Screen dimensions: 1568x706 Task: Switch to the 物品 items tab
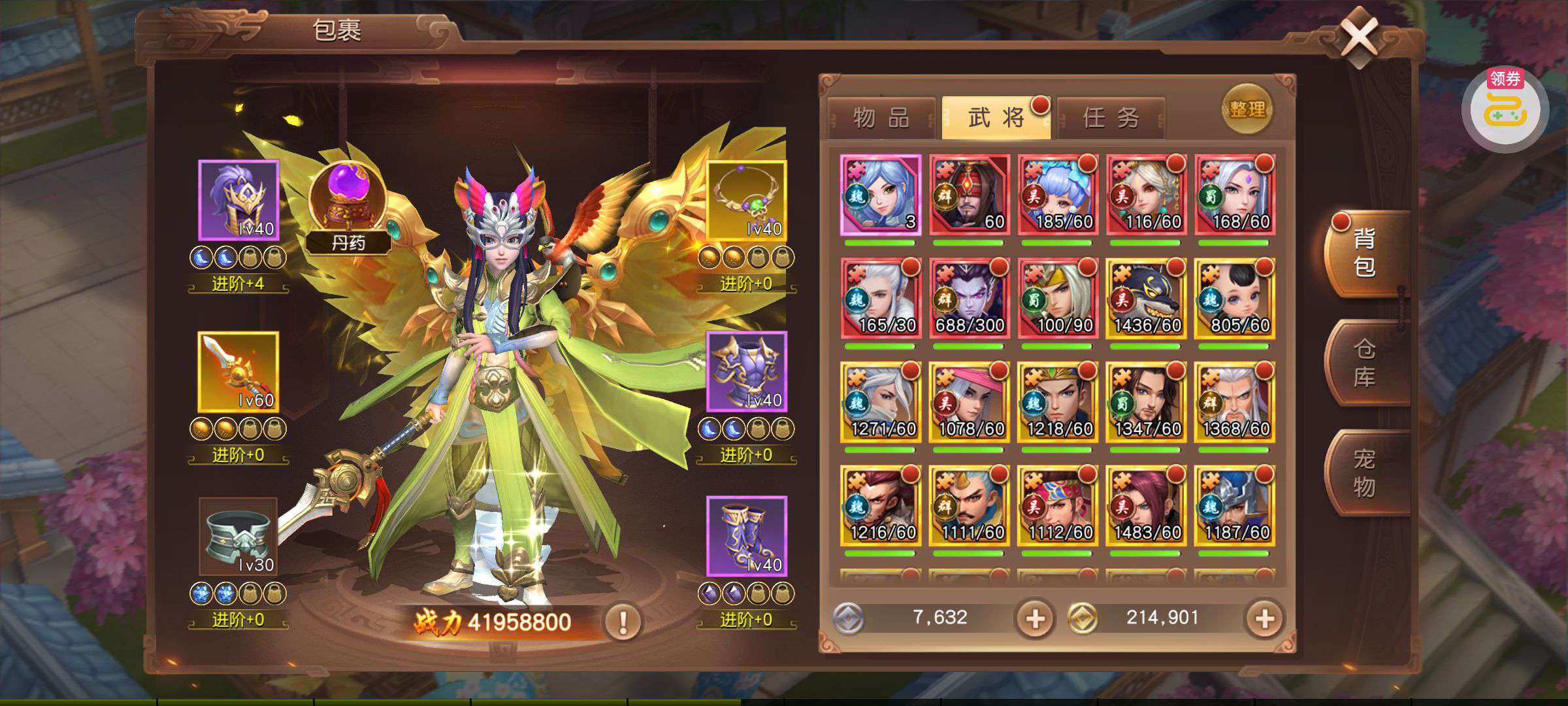pyautogui.click(x=881, y=118)
